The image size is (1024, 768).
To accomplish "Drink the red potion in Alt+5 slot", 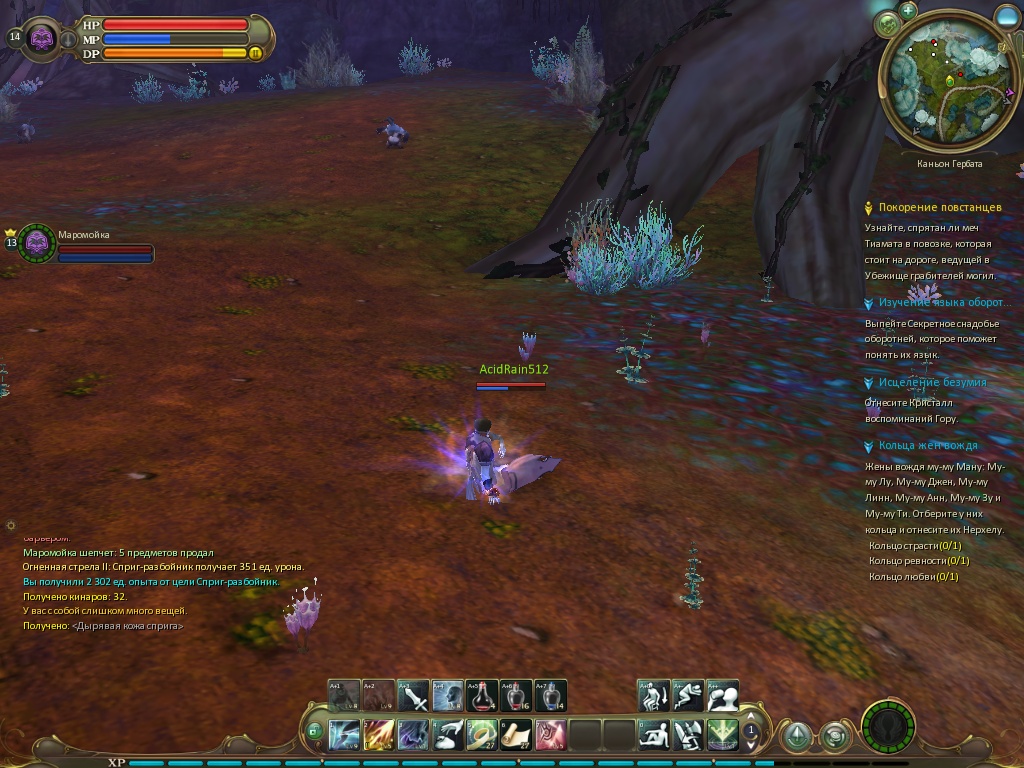I will 481,695.
